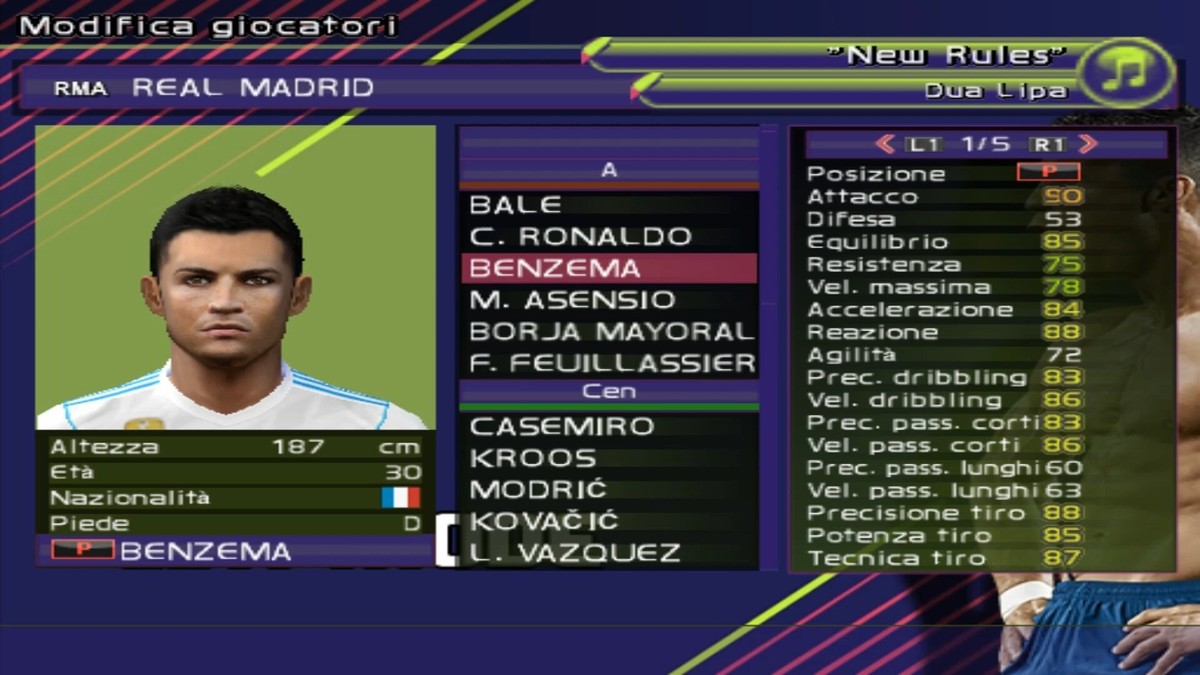Choose C. RONALDO in the roster

(580, 237)
